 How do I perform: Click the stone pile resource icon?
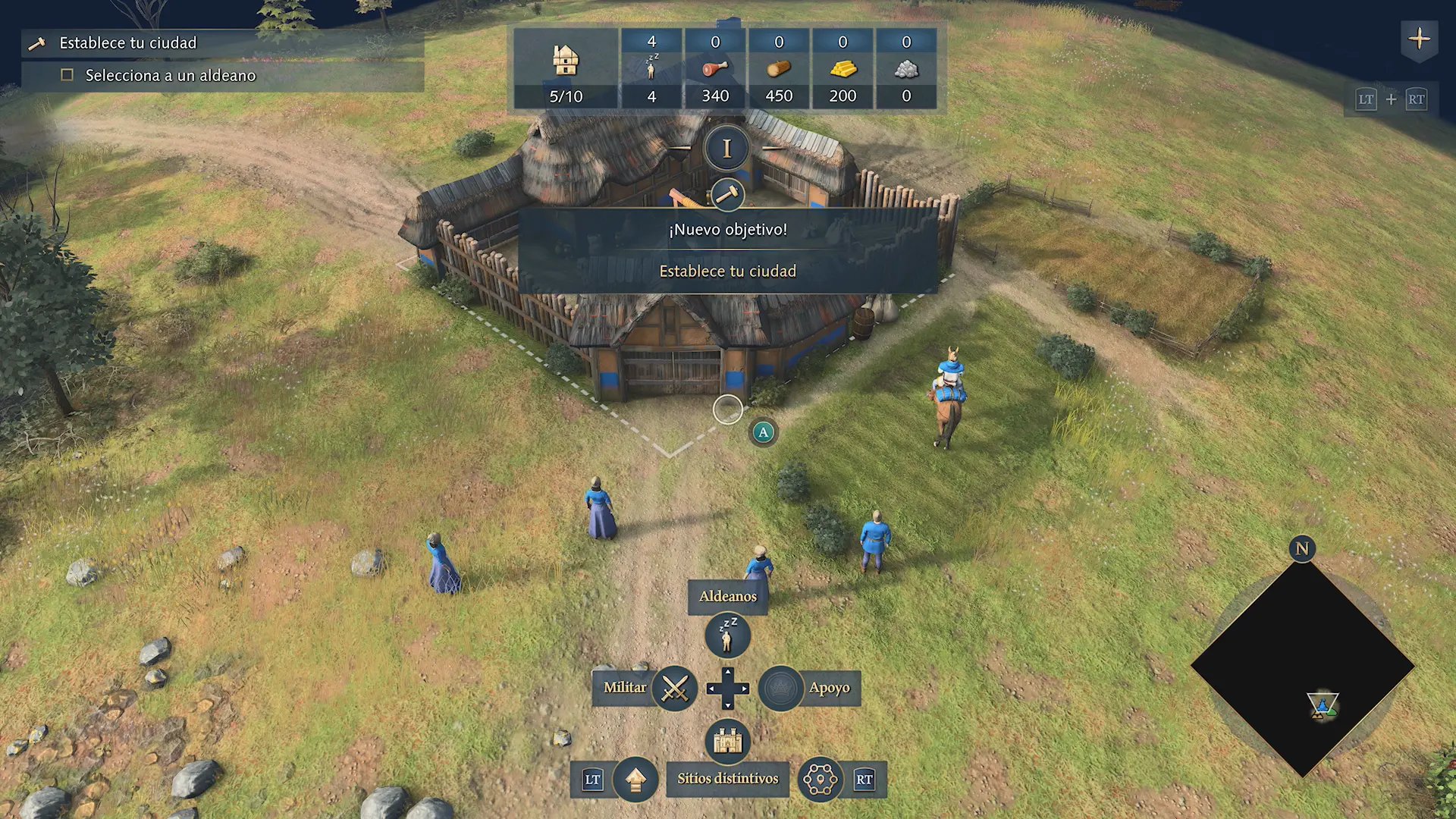coord(906,69)
